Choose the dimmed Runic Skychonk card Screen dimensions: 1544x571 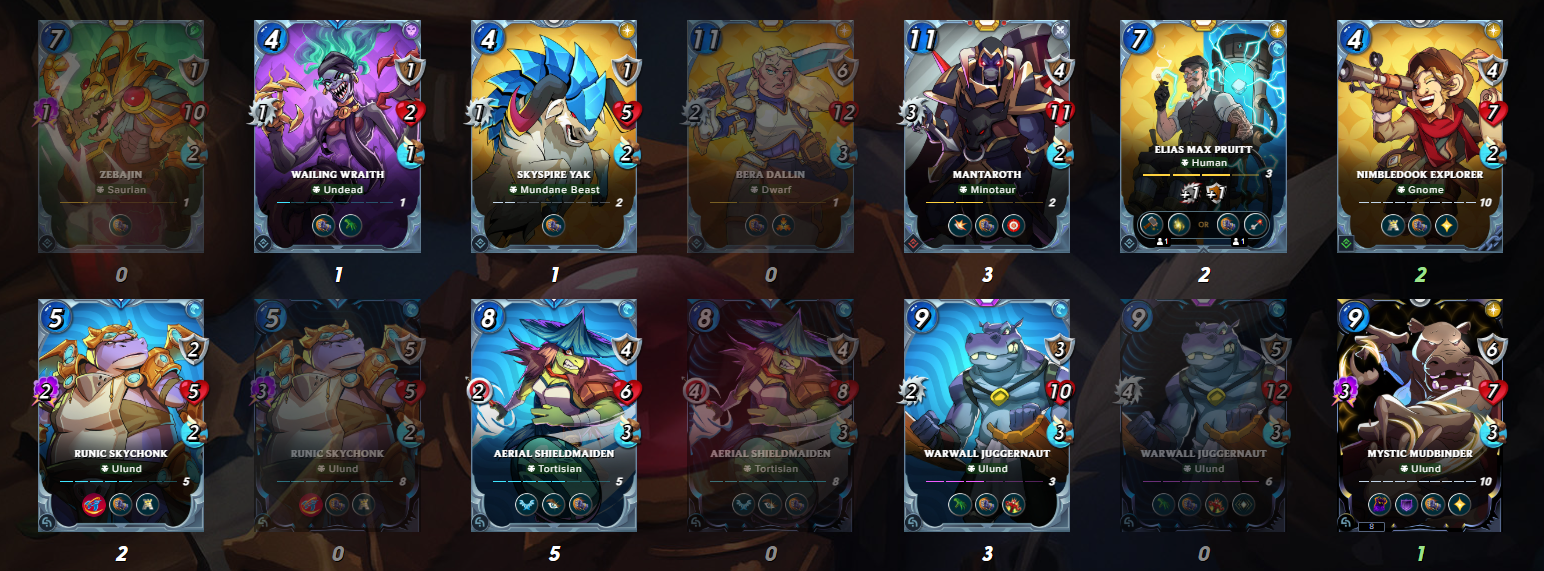click(x=338, y=414)
